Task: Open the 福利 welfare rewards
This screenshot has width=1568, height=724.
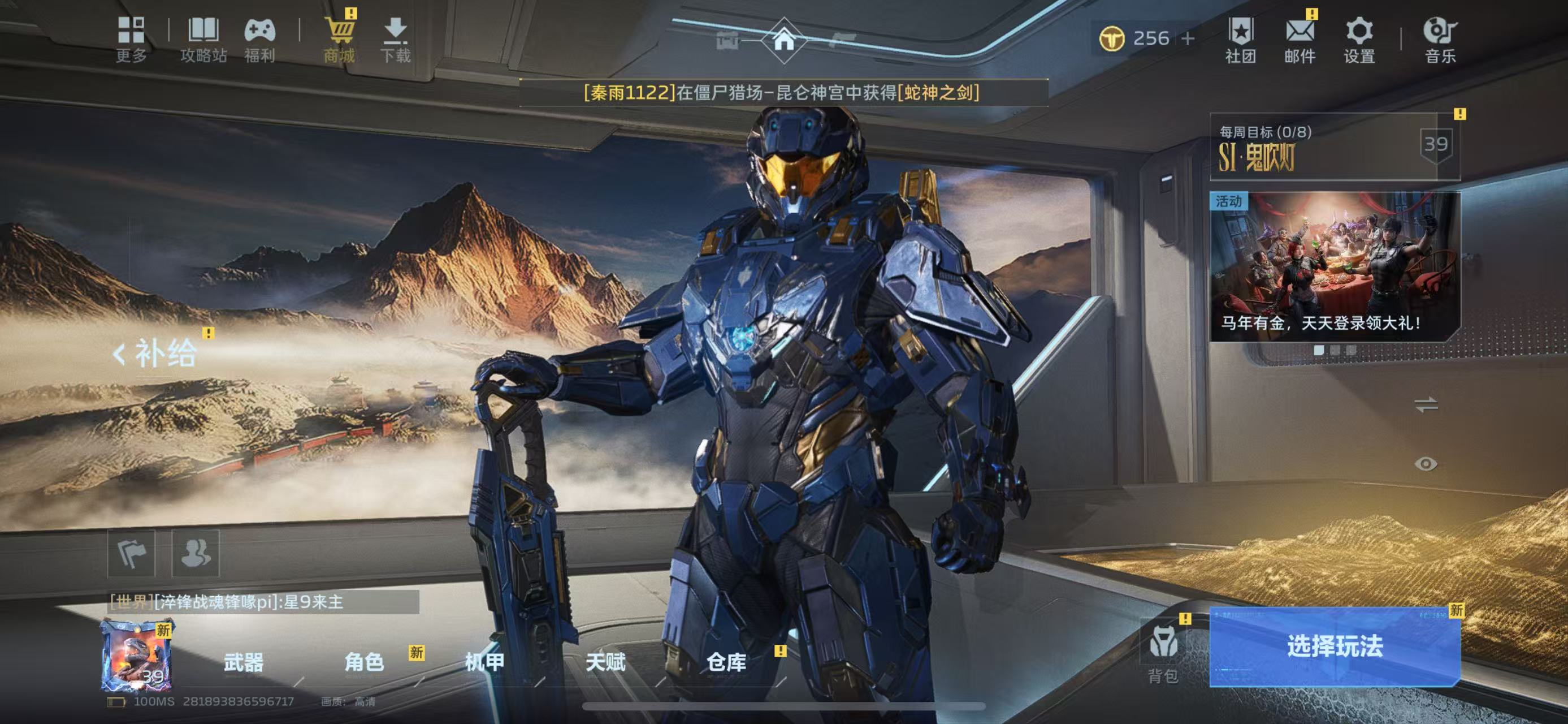Action: coord(260,39)
